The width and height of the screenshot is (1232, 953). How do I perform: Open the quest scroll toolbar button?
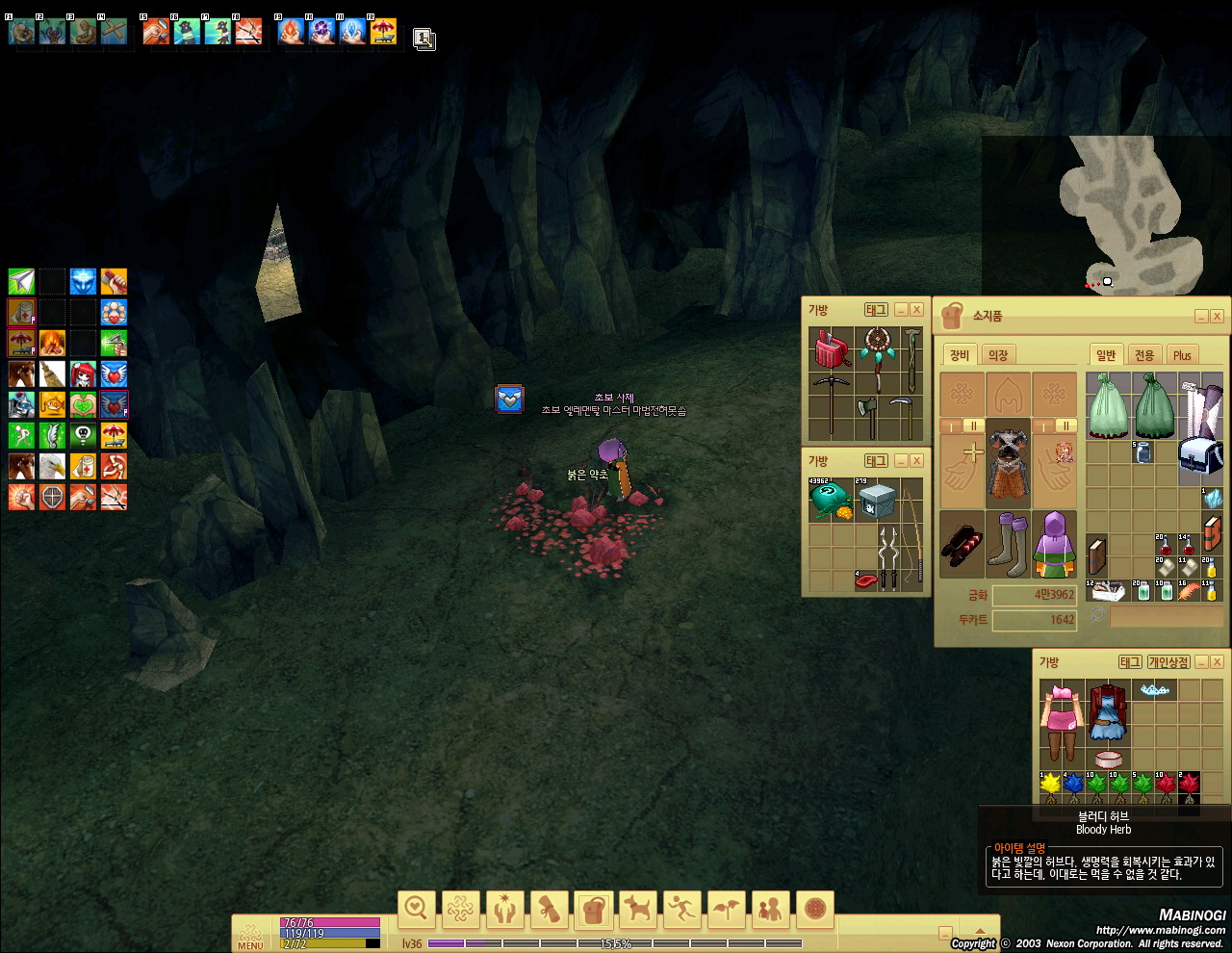pyautogui.click(x=549, y=908)
